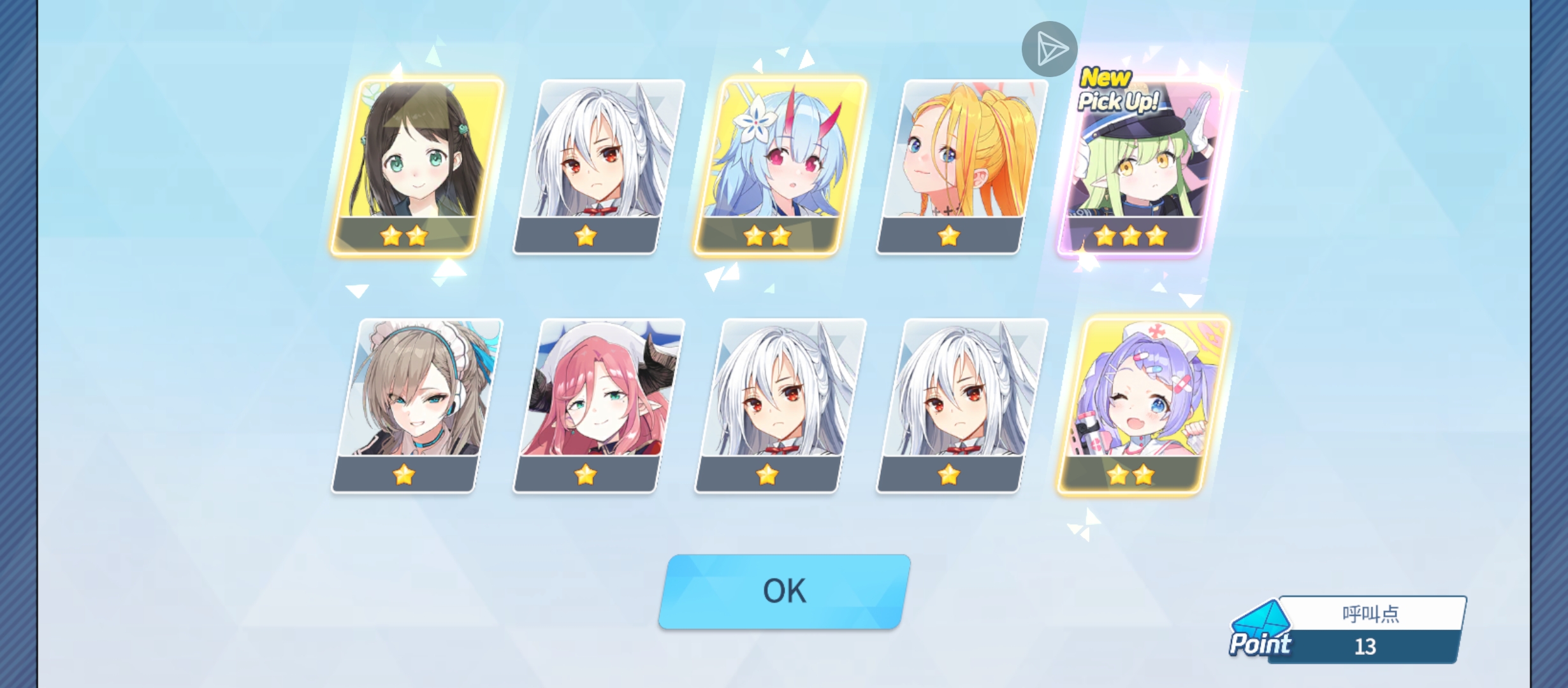Pick the orange ponytail one-star card
This screenshot has height=688, width=1568.
pyautogui.click(x=961, y=167)
